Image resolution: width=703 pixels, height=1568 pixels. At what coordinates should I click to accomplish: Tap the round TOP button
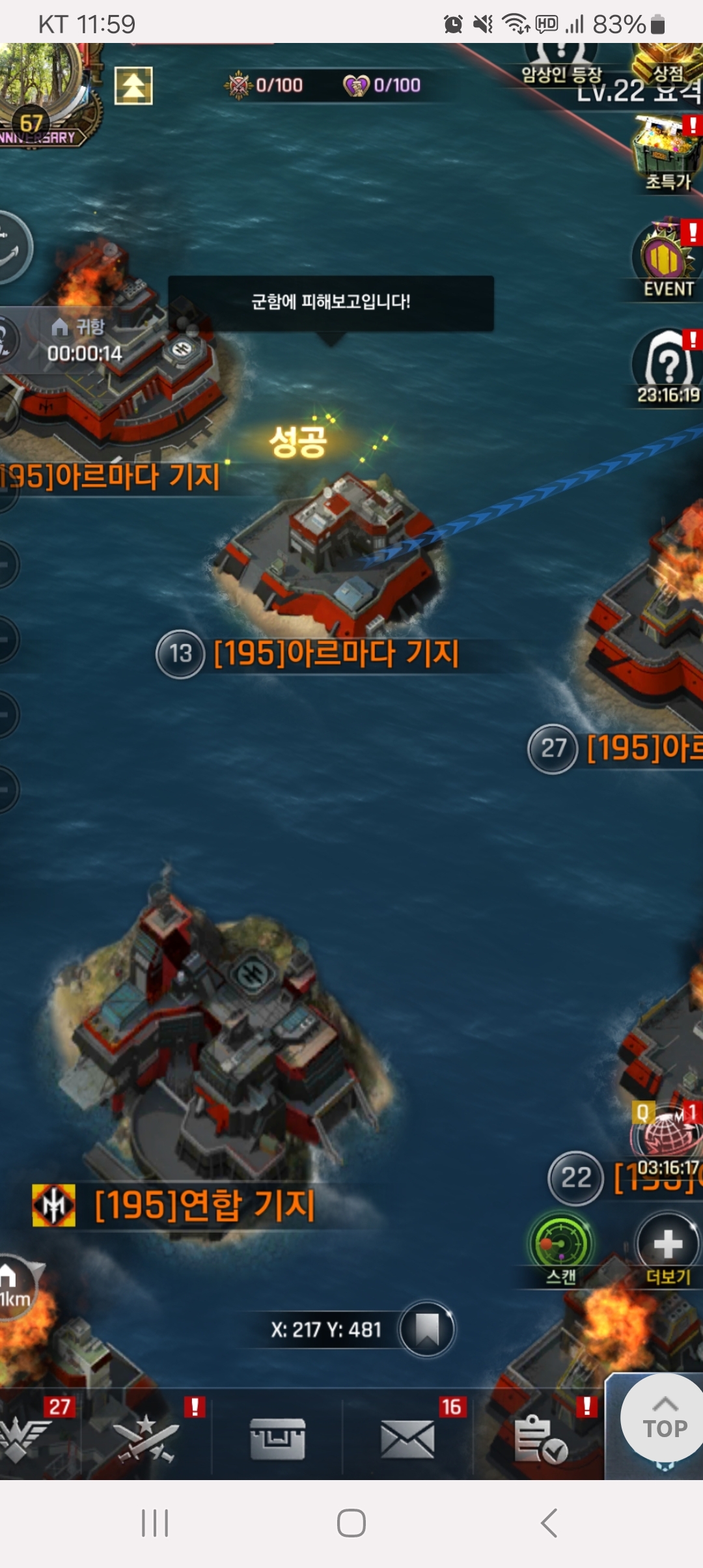coord(664,1420)
